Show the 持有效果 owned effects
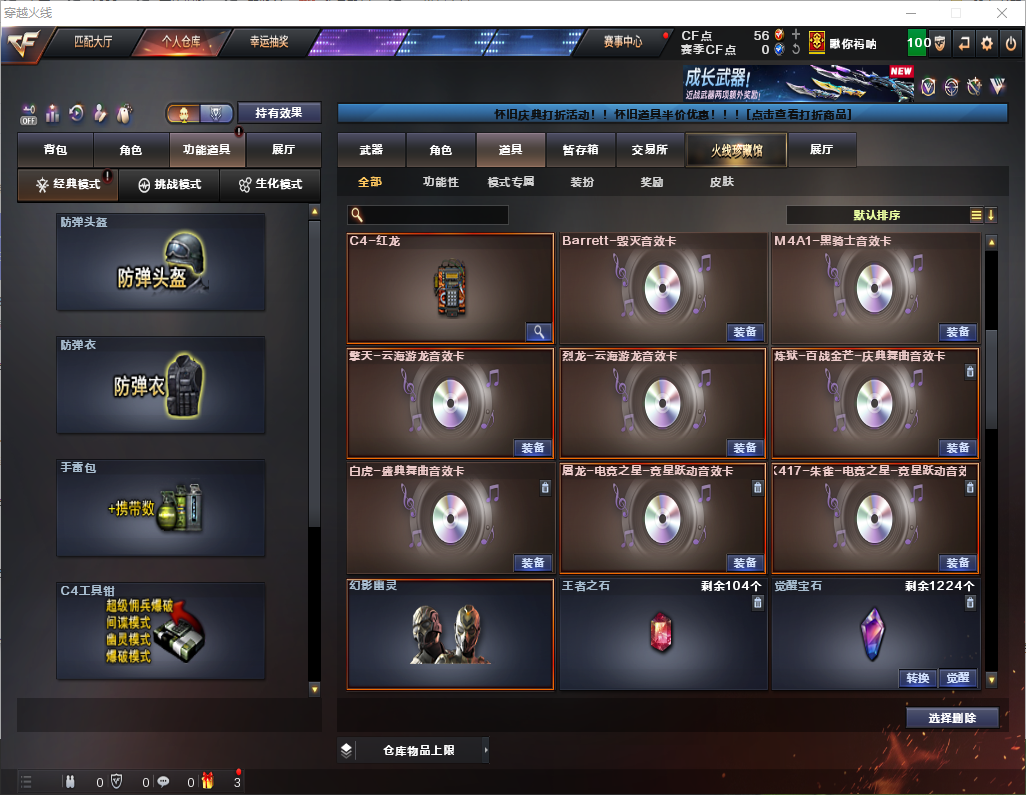This screenshot has height=795, width=1026. click(x=279, y=113)
